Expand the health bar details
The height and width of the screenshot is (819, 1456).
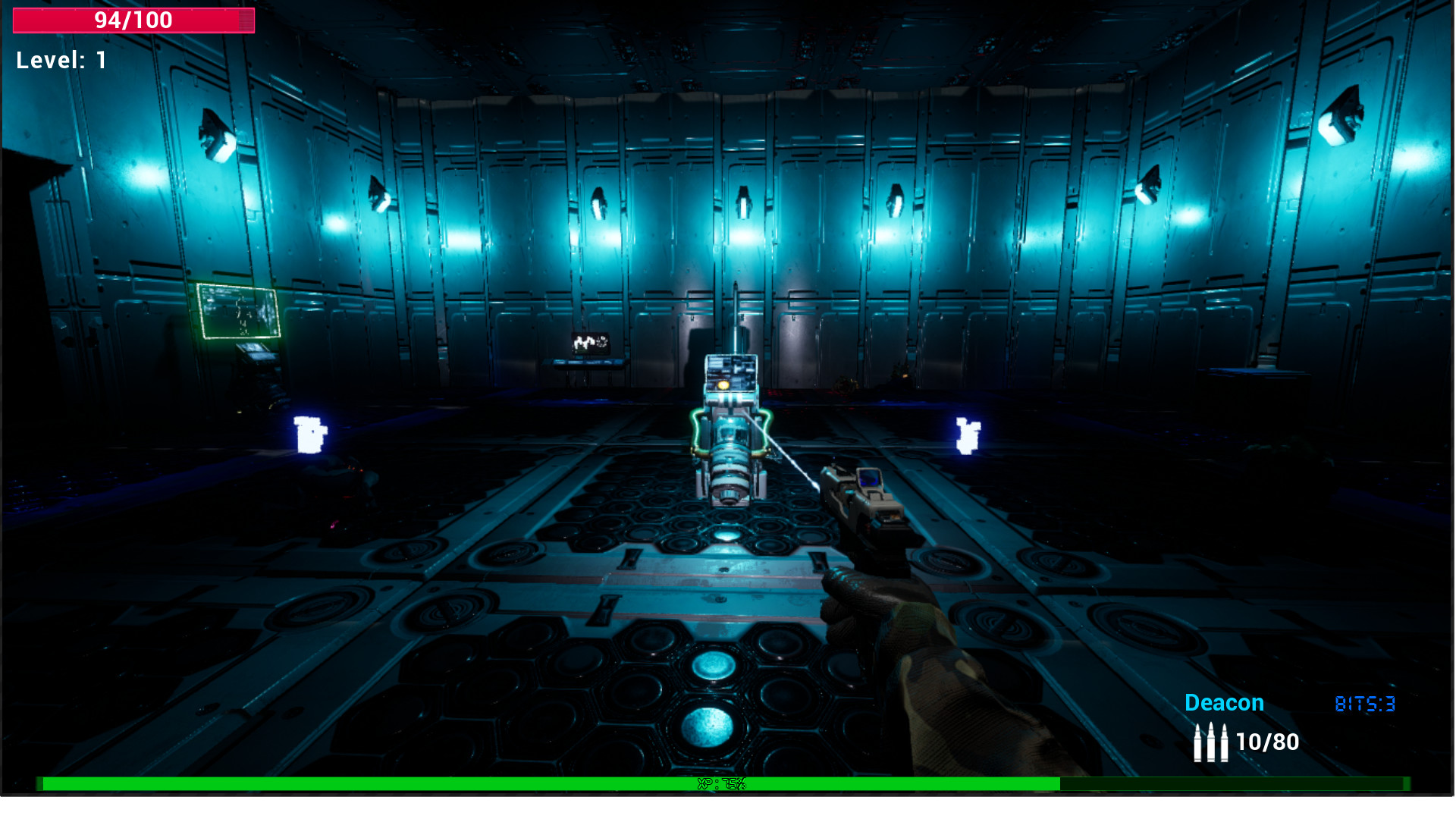[x=133, y=20]
